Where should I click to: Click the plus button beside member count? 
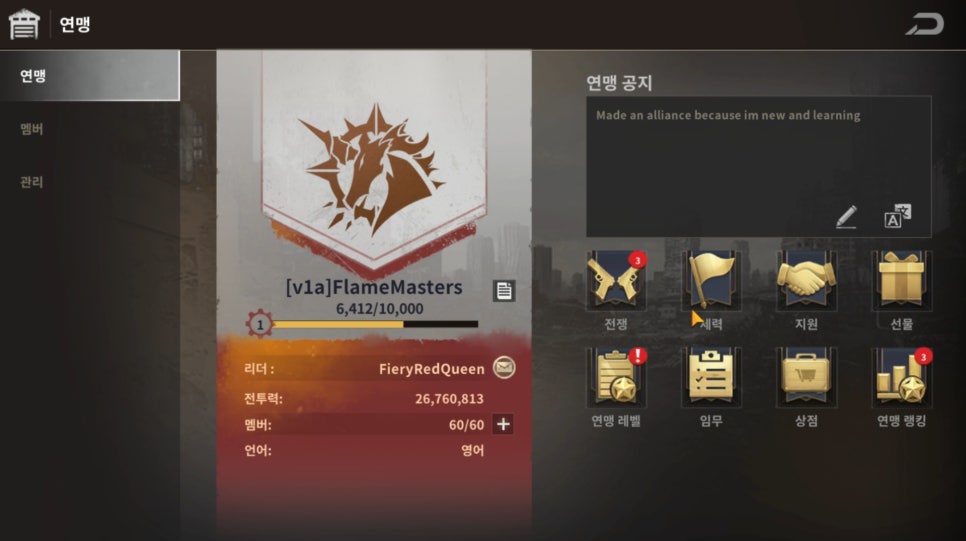(503, 424)
